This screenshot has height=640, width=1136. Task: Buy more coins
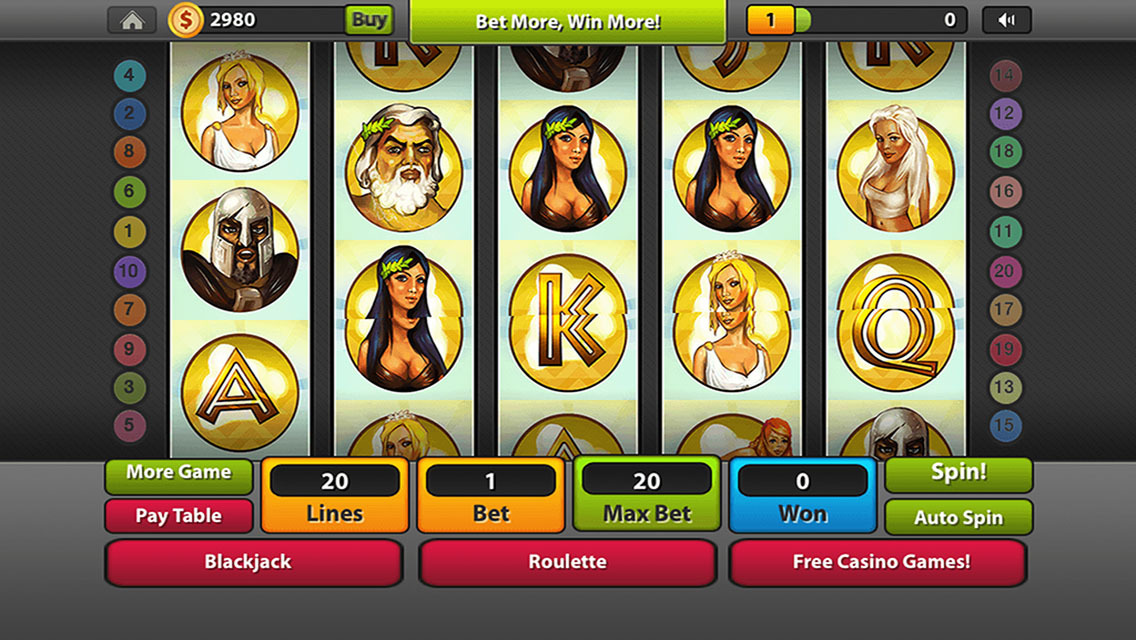click(x=368, y=20)
